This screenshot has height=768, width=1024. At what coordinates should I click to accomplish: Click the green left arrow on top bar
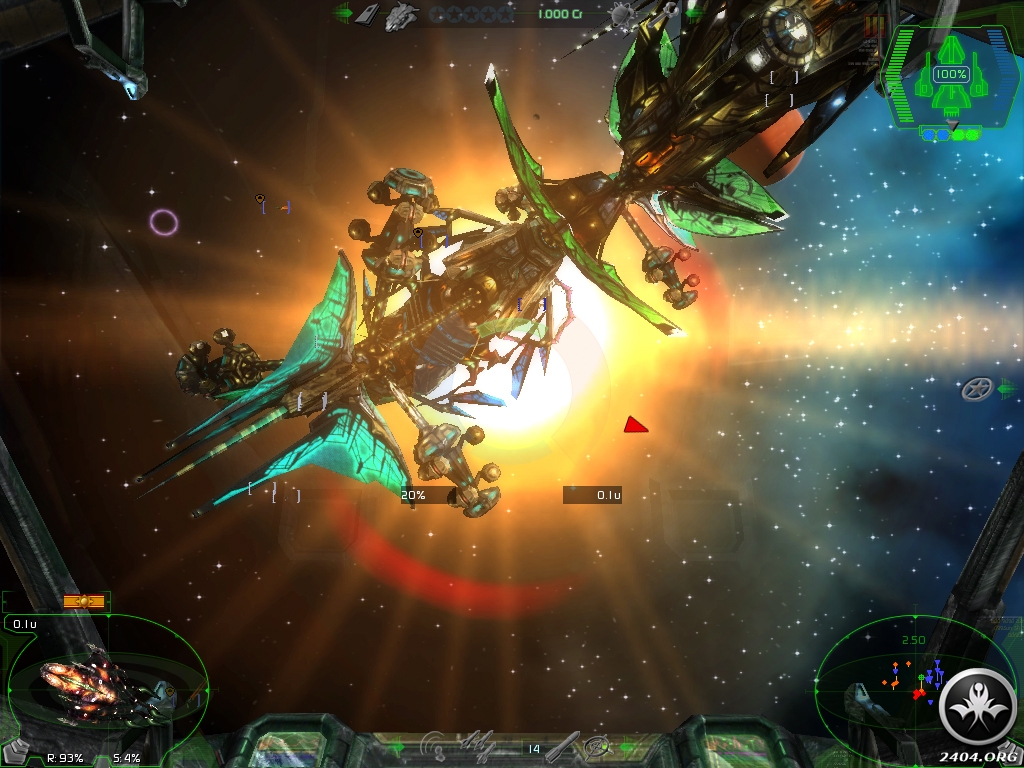pyautogui.click(x=343, y=14)
